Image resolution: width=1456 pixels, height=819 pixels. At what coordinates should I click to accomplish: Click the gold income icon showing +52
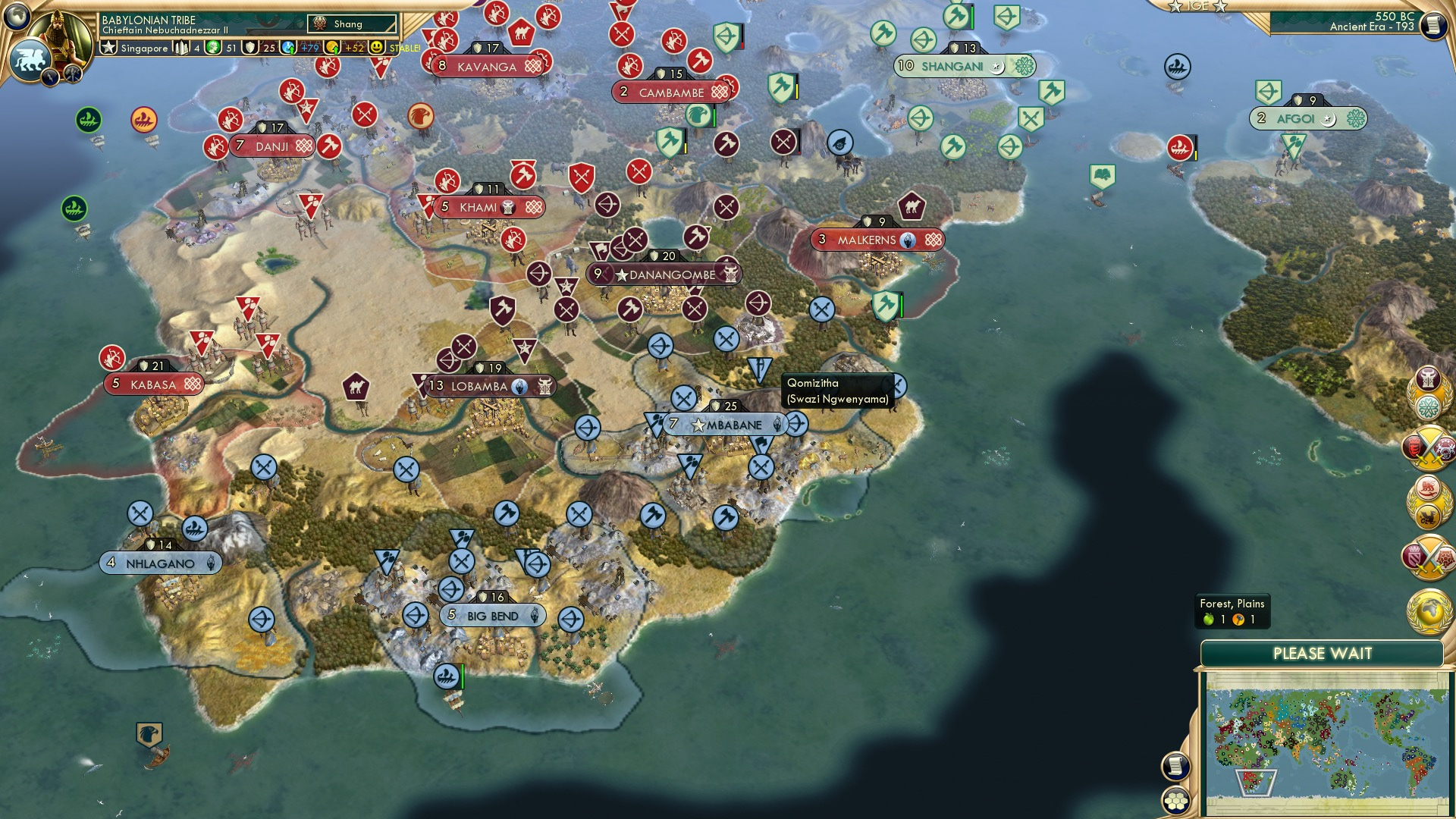(x=331, y=47)
